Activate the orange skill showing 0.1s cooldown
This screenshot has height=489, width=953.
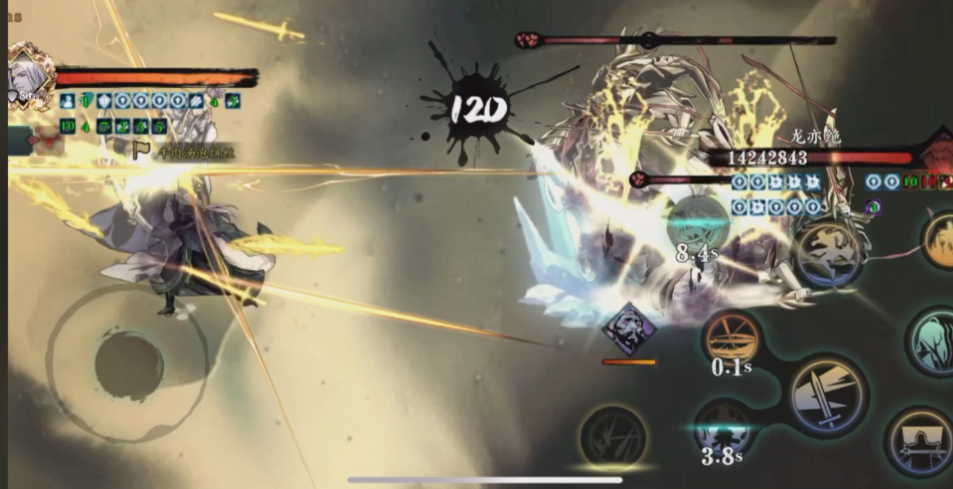[x=732, y=338]
